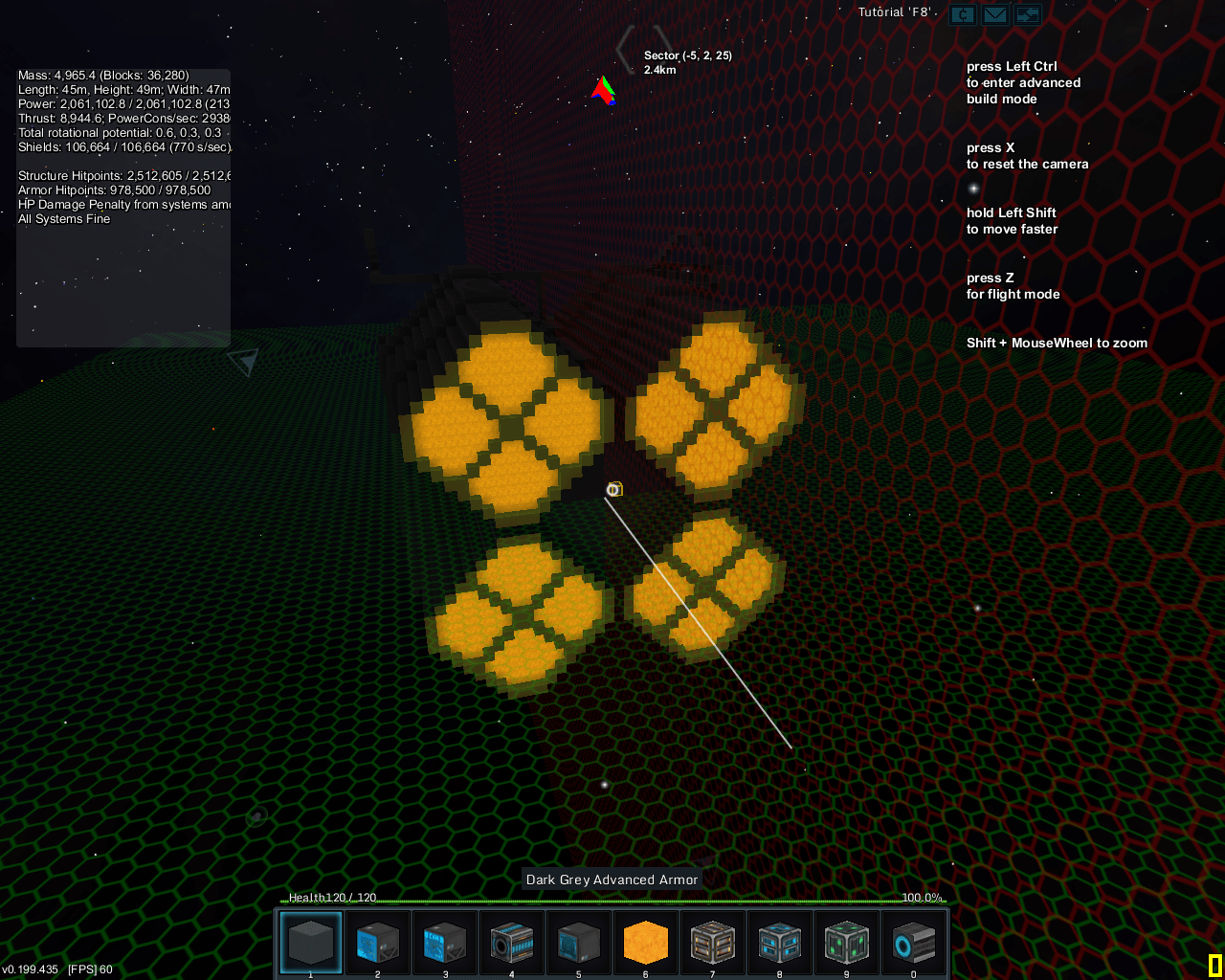Choose the dark screen block in slot 5
This screenshot has width=1225, height=980.
point(578,943)
